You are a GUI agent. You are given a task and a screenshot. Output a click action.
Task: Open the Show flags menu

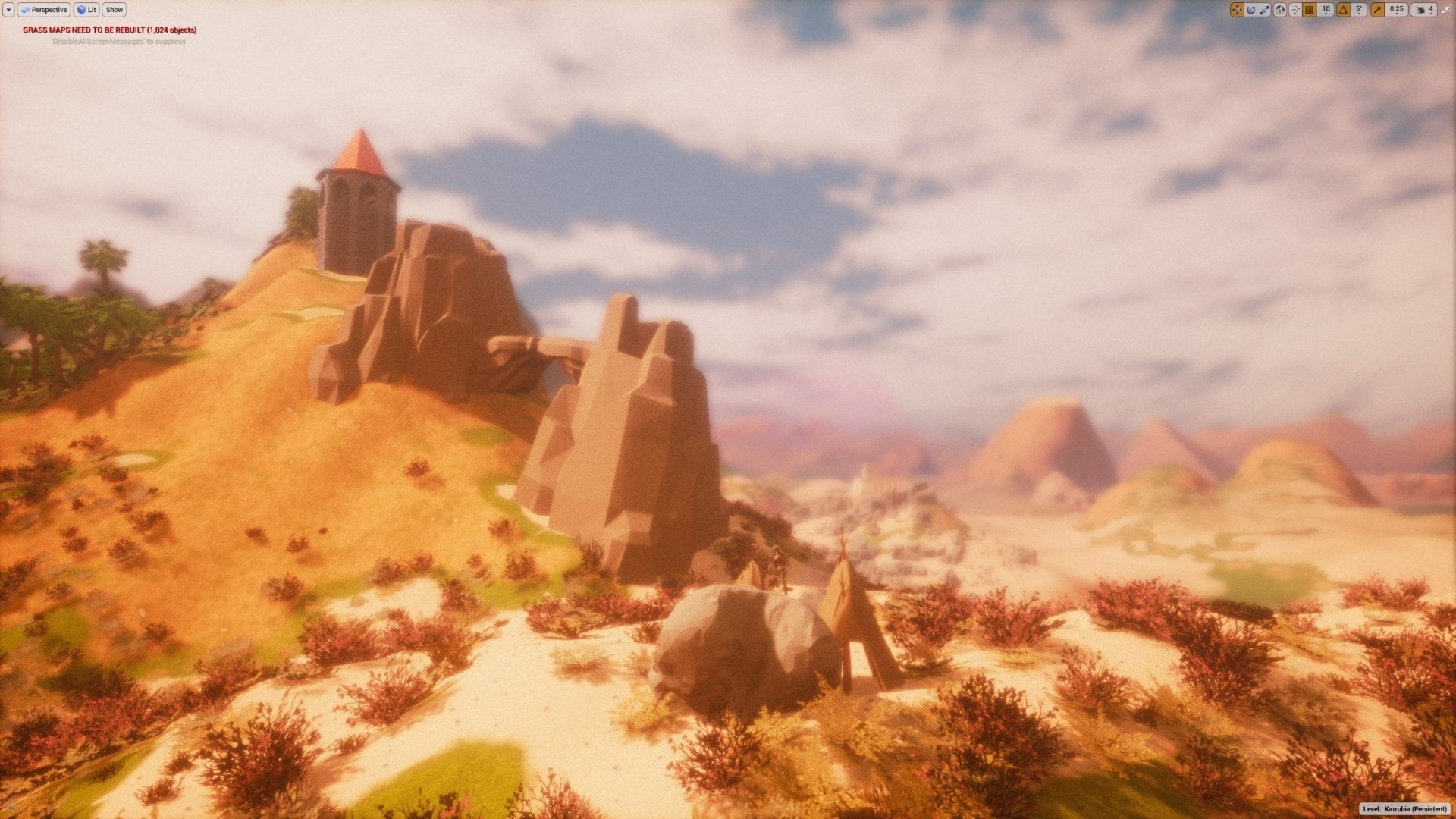115,10
